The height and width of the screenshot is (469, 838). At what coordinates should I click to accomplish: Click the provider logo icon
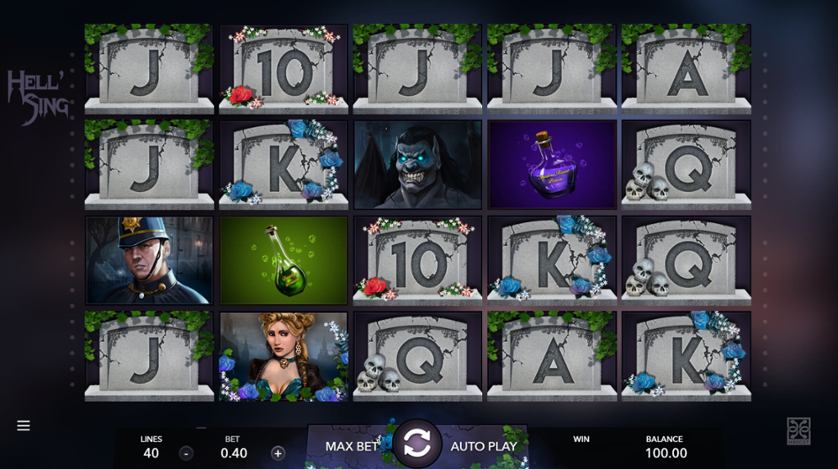(x=797, y=429)
